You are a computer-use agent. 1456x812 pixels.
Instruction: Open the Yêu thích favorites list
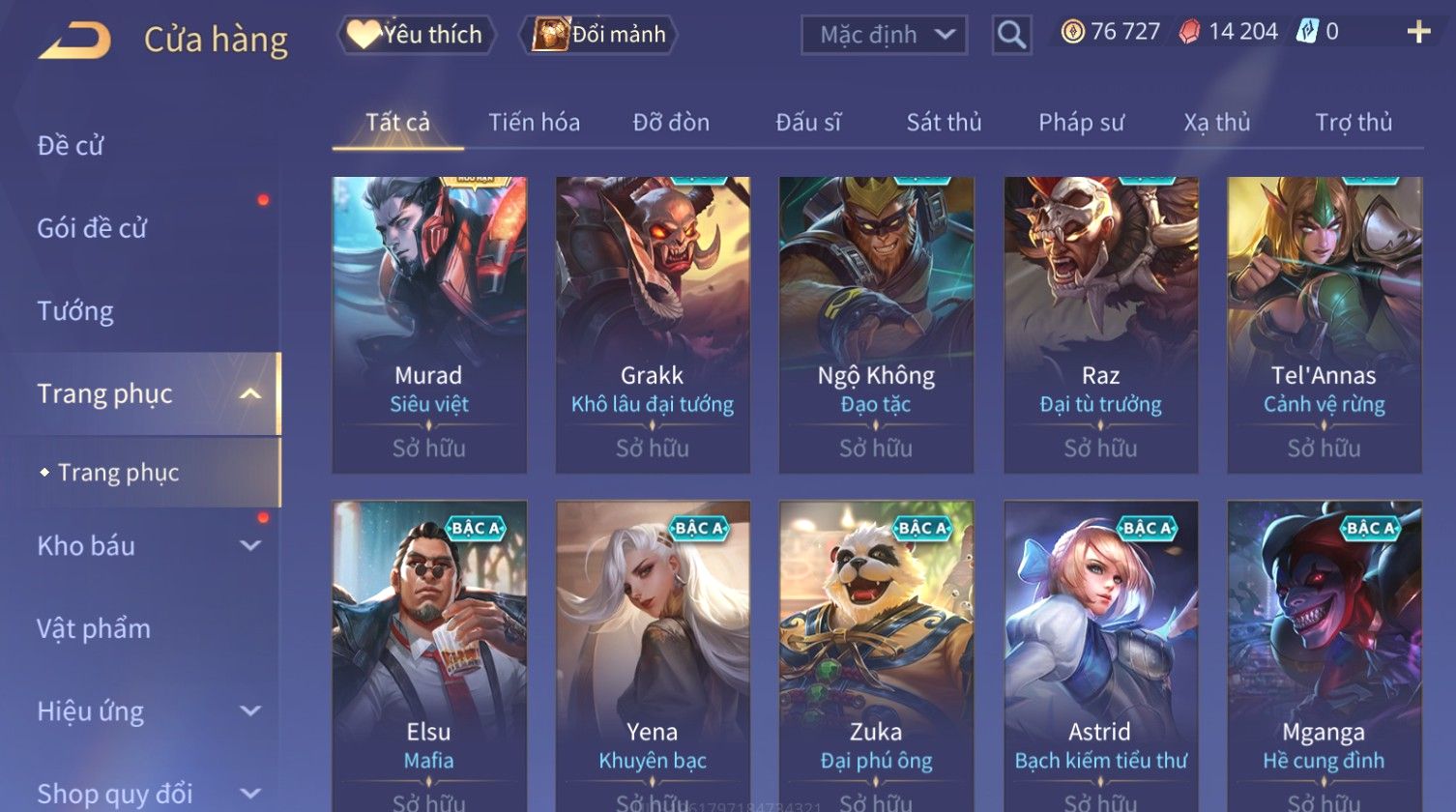[417, 35]
